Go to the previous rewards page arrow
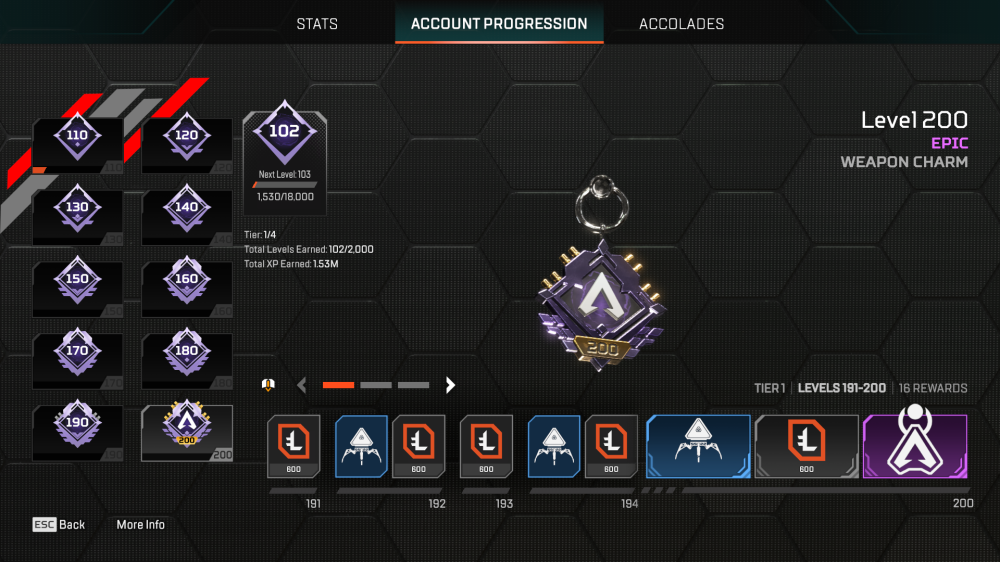Screen dimensions: 1000x562 (x=302, y=385)
